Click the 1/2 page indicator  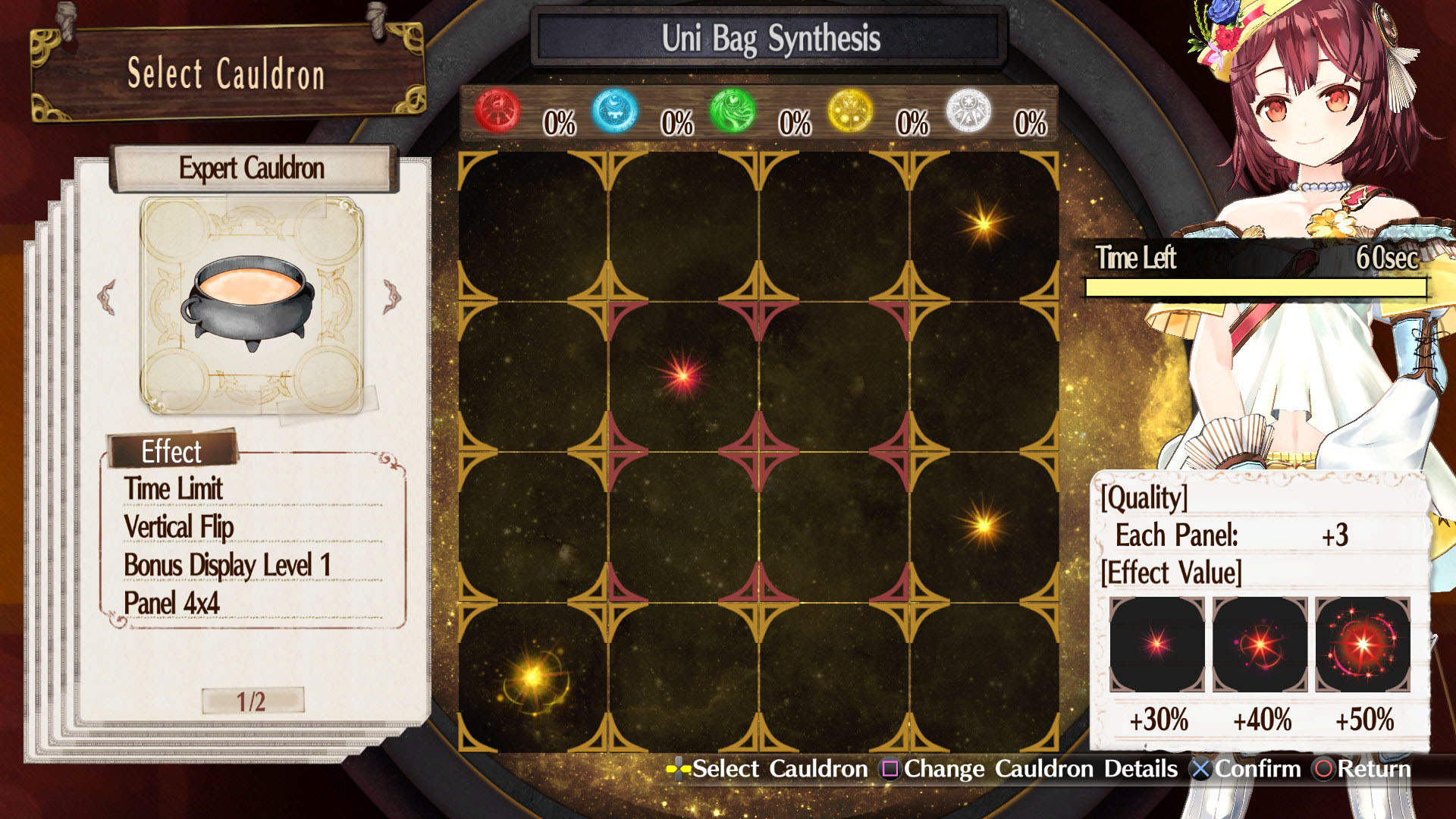coord(252,701)
